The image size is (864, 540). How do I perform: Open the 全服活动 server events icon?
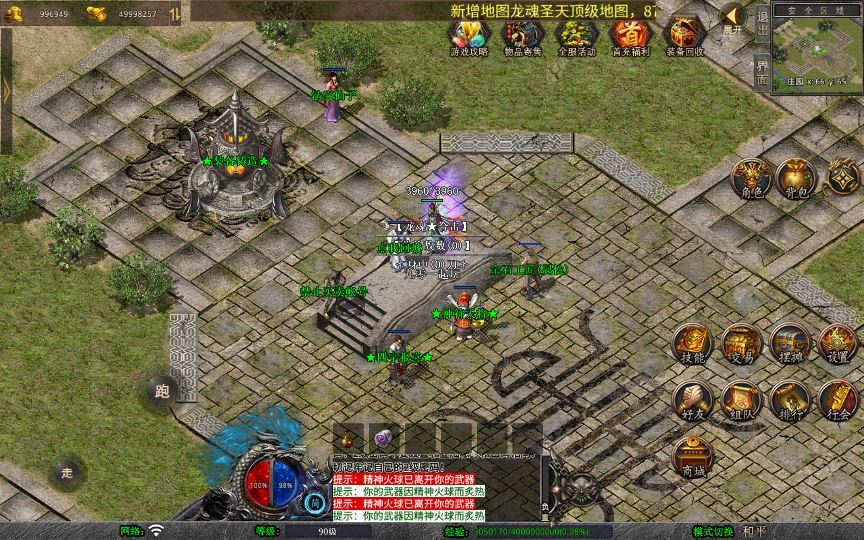[x=576, y=37]
